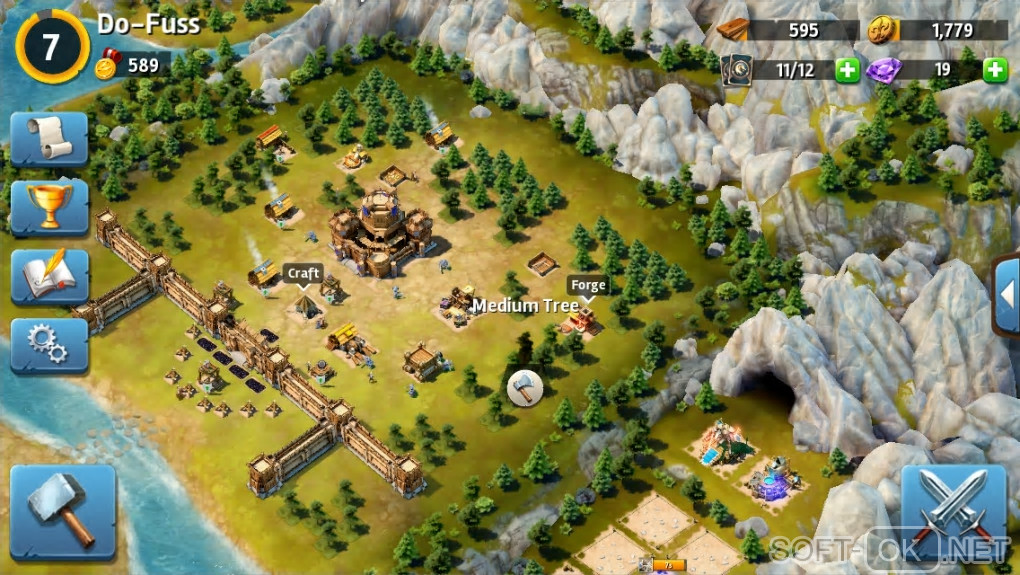
Task: Add more cards with green plus
Action: click(847, 71)
